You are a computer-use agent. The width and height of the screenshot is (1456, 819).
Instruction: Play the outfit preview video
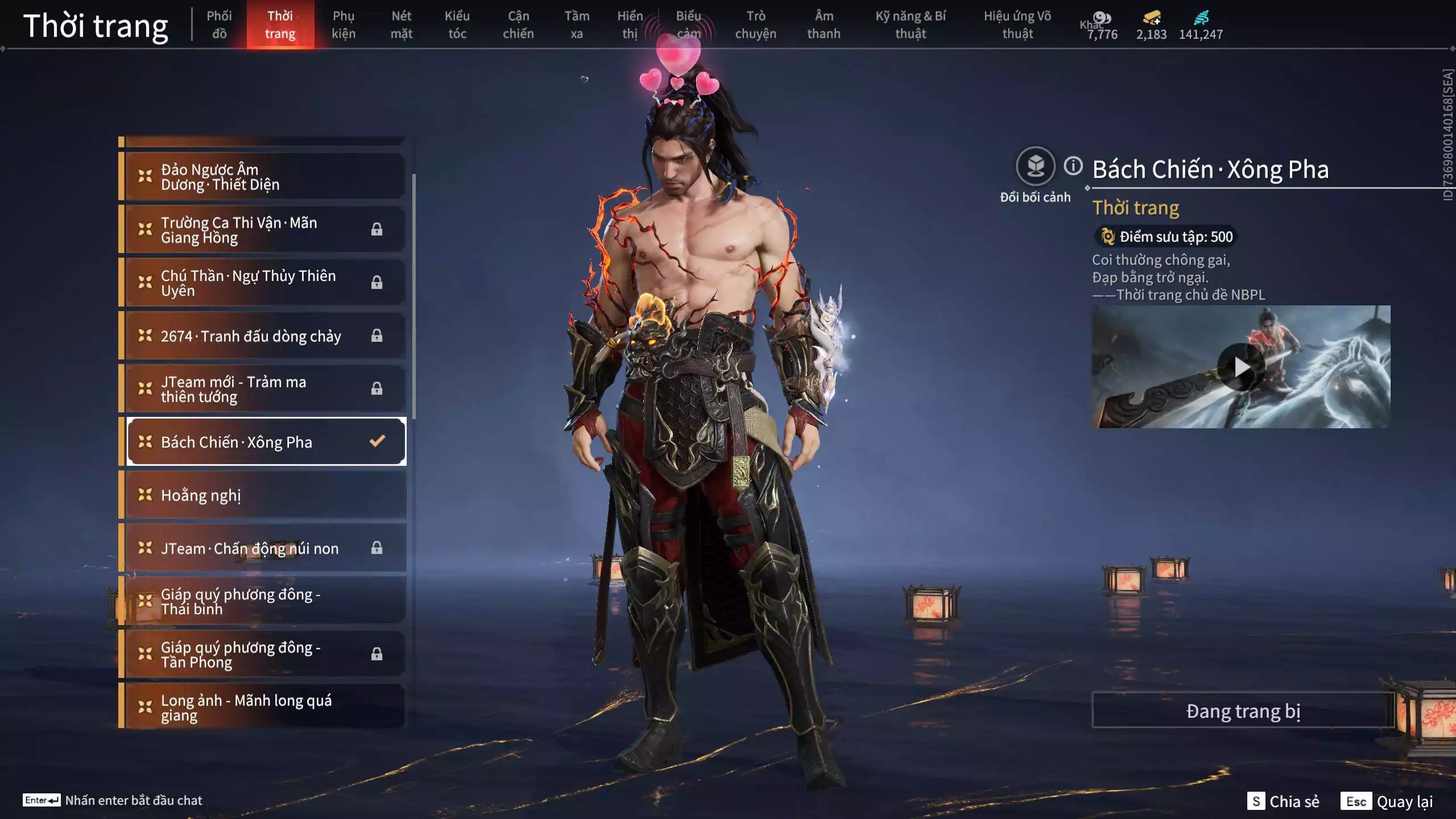point(1240,367)
